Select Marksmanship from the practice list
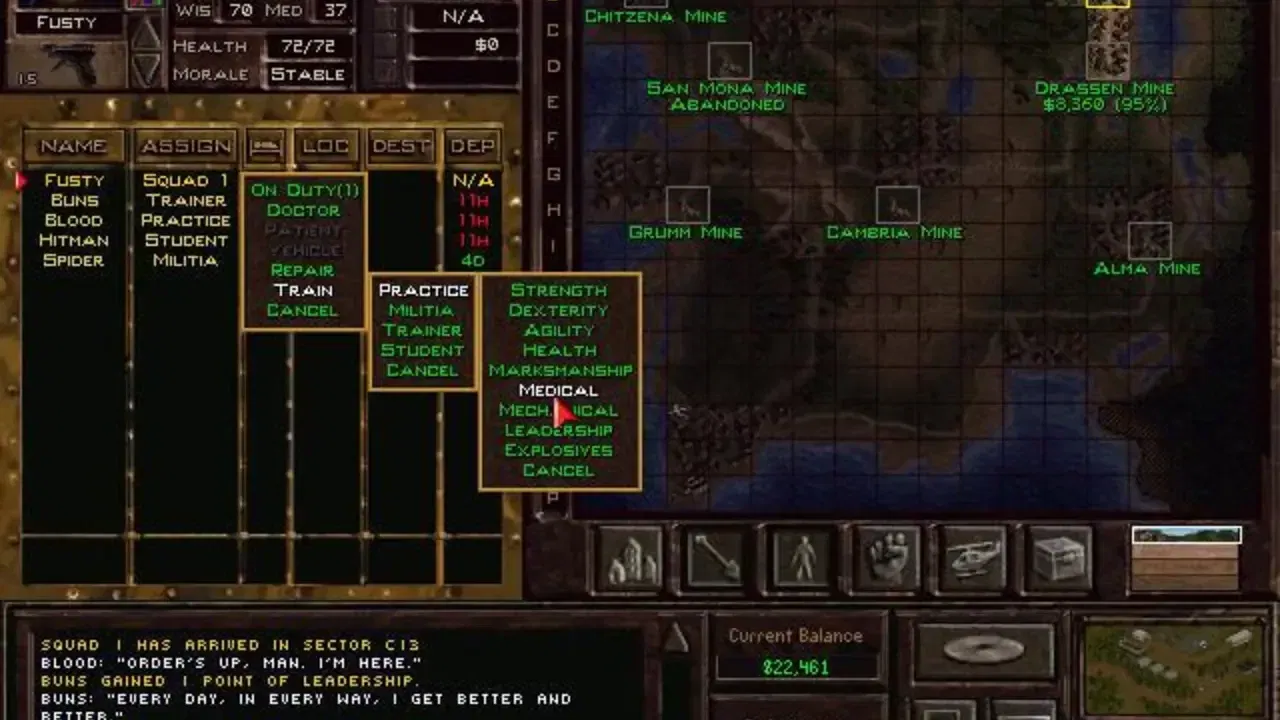The image size is (1280, 720). 559,370
